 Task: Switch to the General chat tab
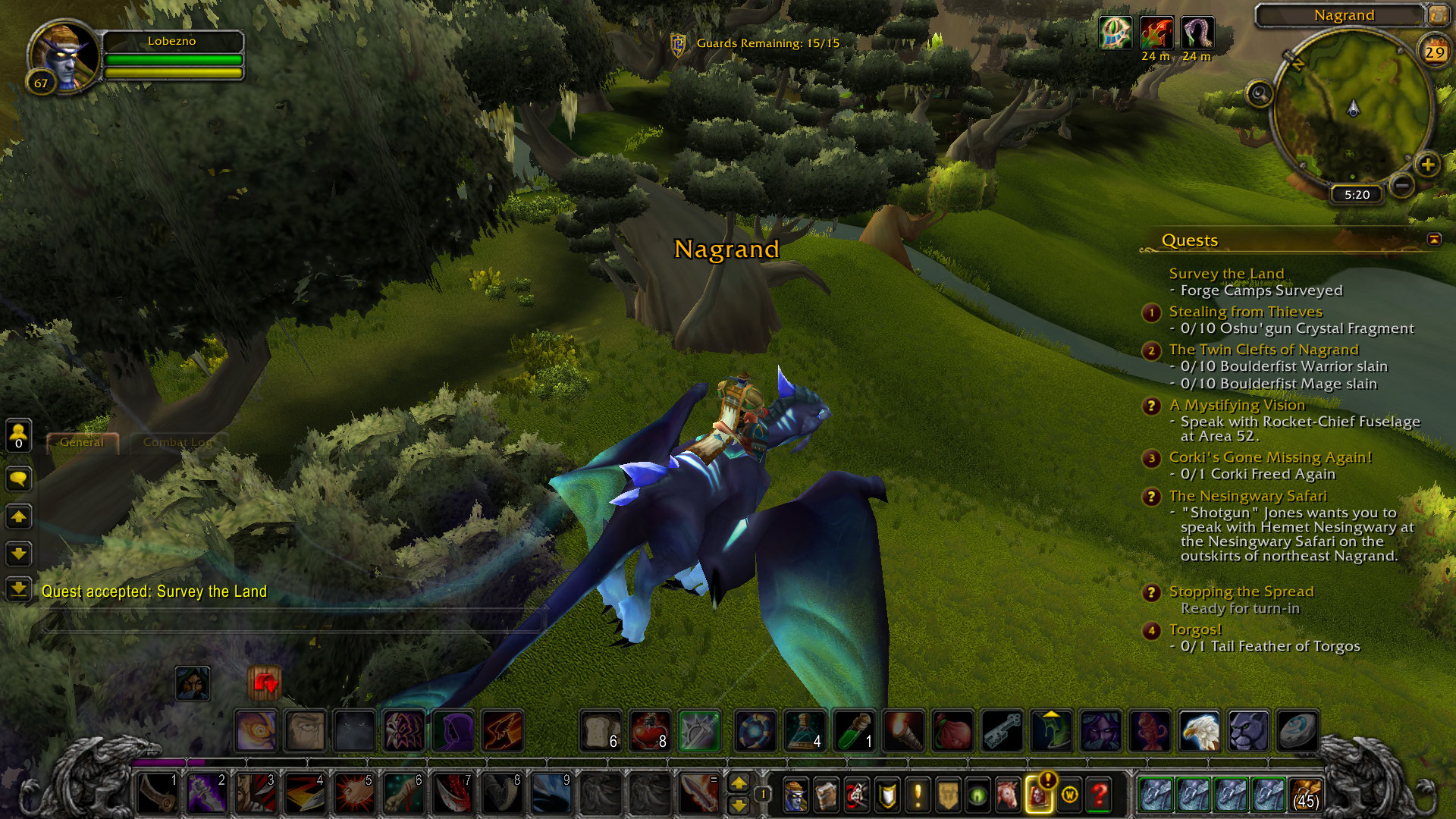pos(82,442)
